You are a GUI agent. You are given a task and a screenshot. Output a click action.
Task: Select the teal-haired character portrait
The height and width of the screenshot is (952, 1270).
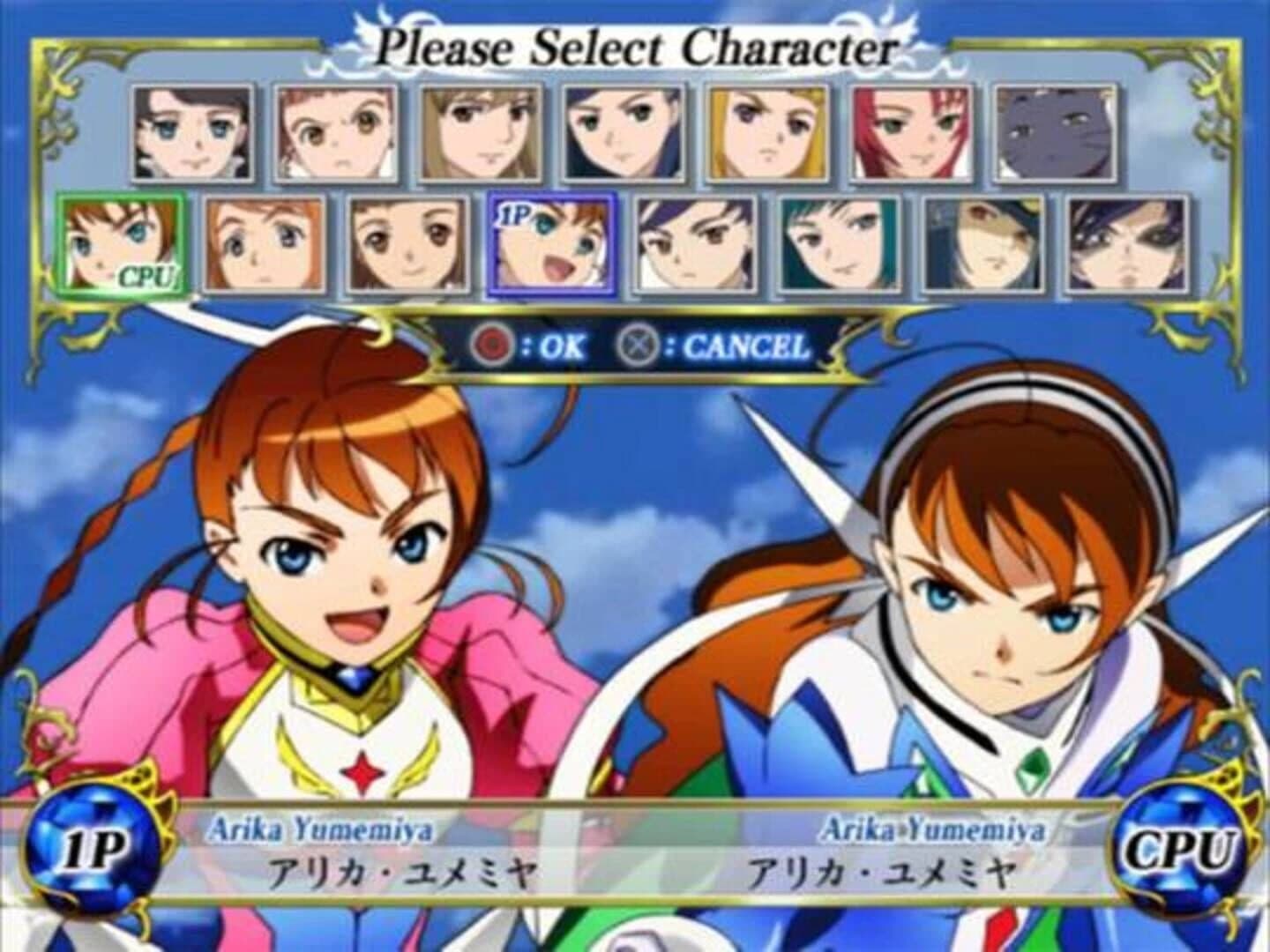833,247
